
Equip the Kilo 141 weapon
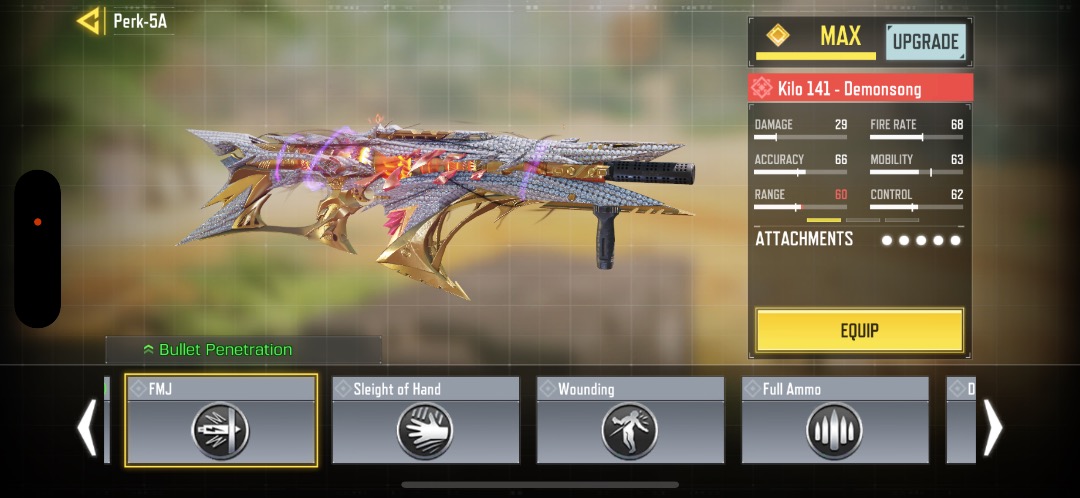pyautogui.click(x=859, y=330)
